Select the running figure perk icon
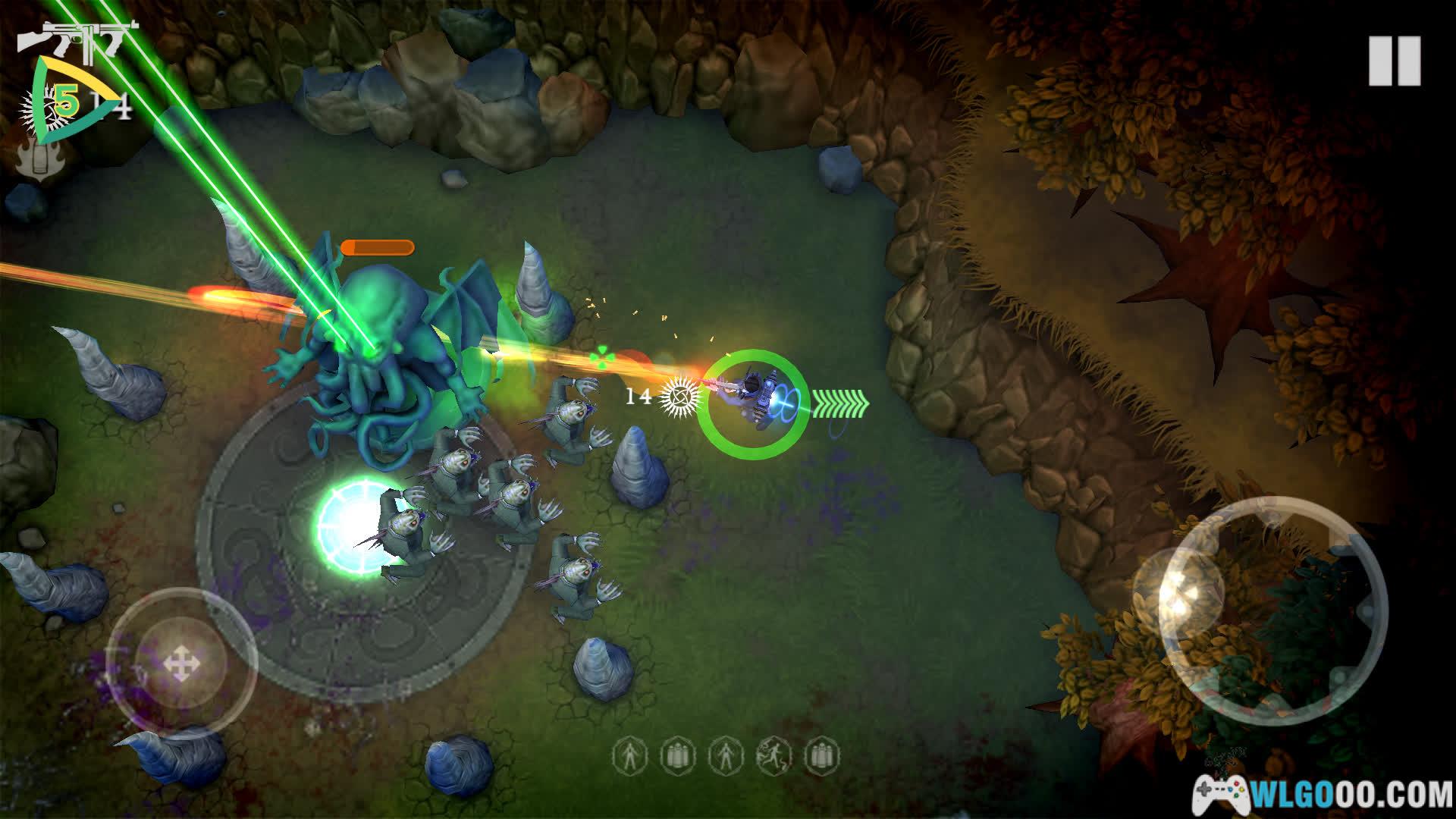 (x=773, y=755)
